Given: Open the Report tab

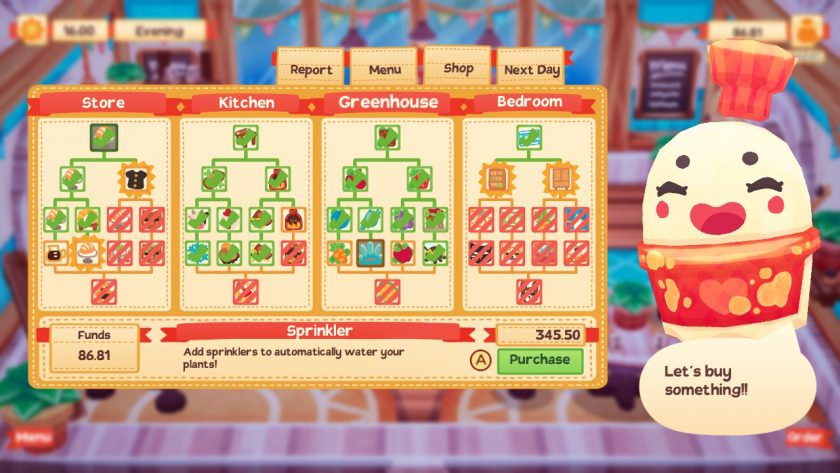Looking at the screenshot, I should coord(310,70).
